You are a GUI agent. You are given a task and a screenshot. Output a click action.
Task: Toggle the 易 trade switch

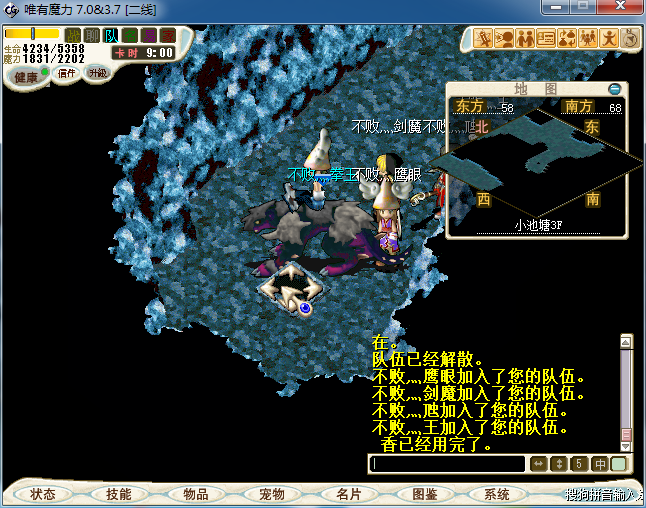point(149,35)
